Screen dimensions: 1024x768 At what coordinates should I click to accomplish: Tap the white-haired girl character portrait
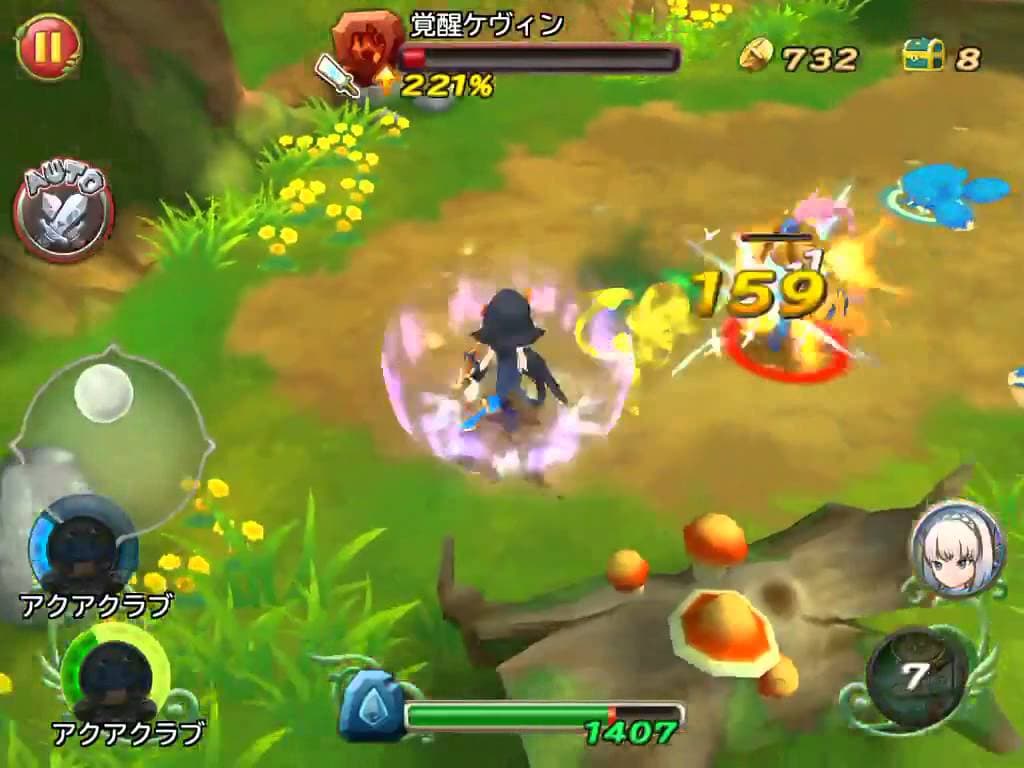click(956, 550)
